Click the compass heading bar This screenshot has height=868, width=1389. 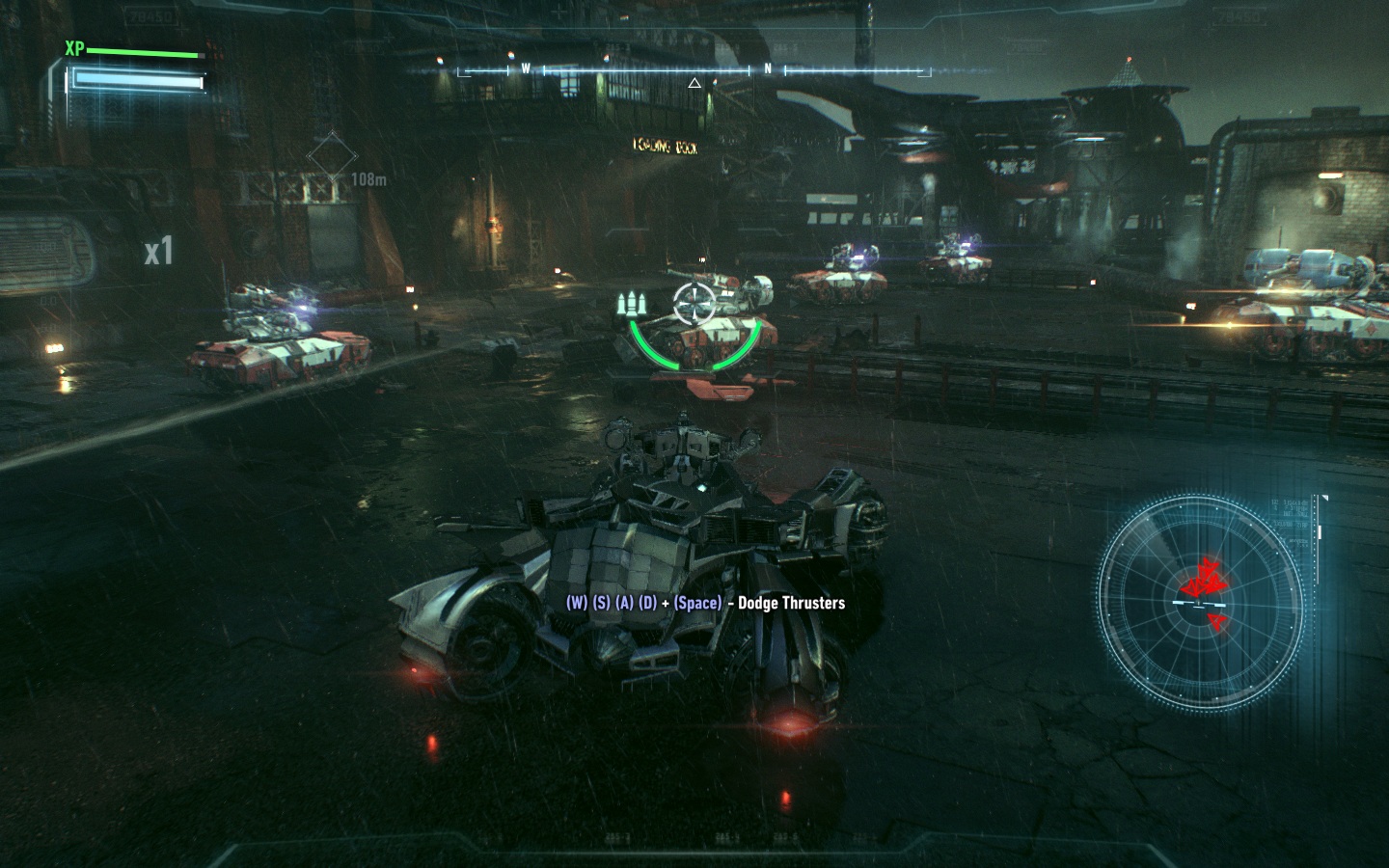click(694, 69)
